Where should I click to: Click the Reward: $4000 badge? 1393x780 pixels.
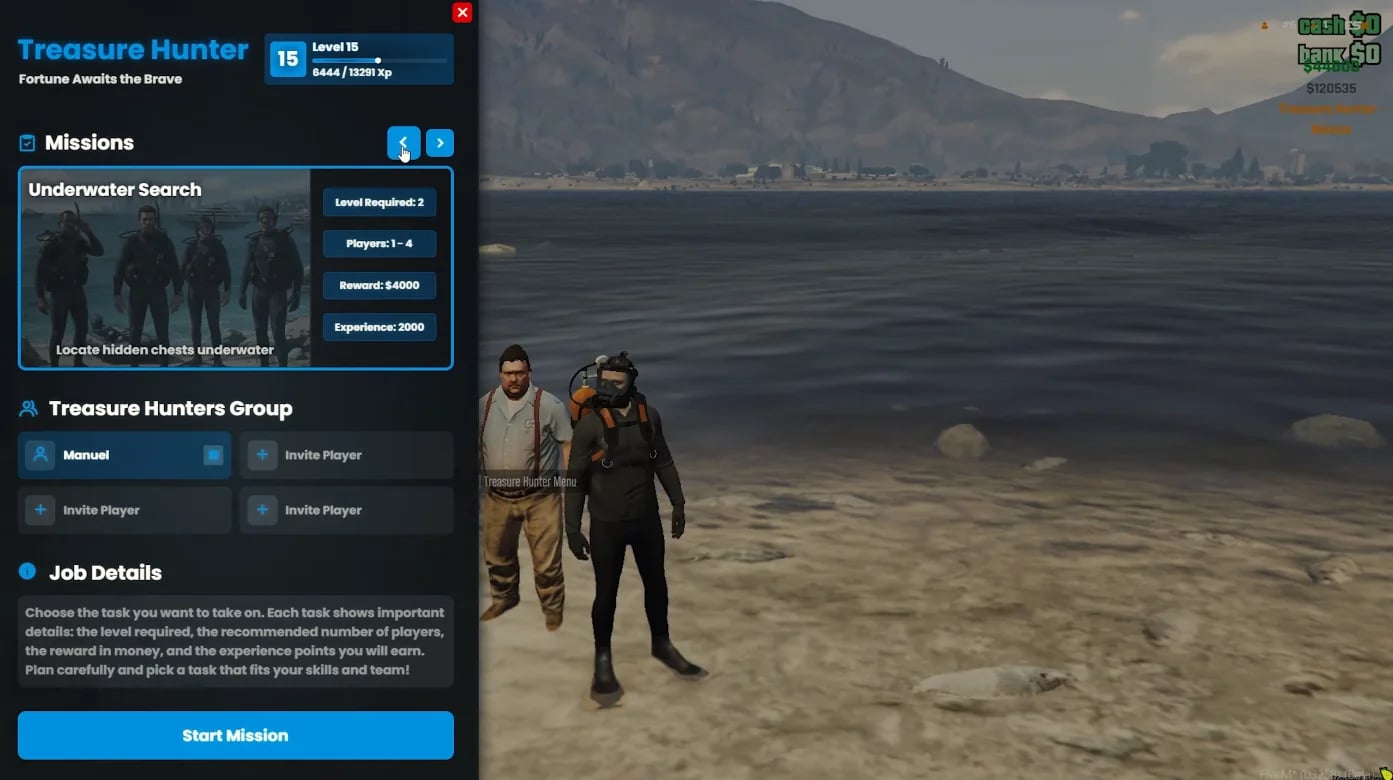click(x=379, y=285)
